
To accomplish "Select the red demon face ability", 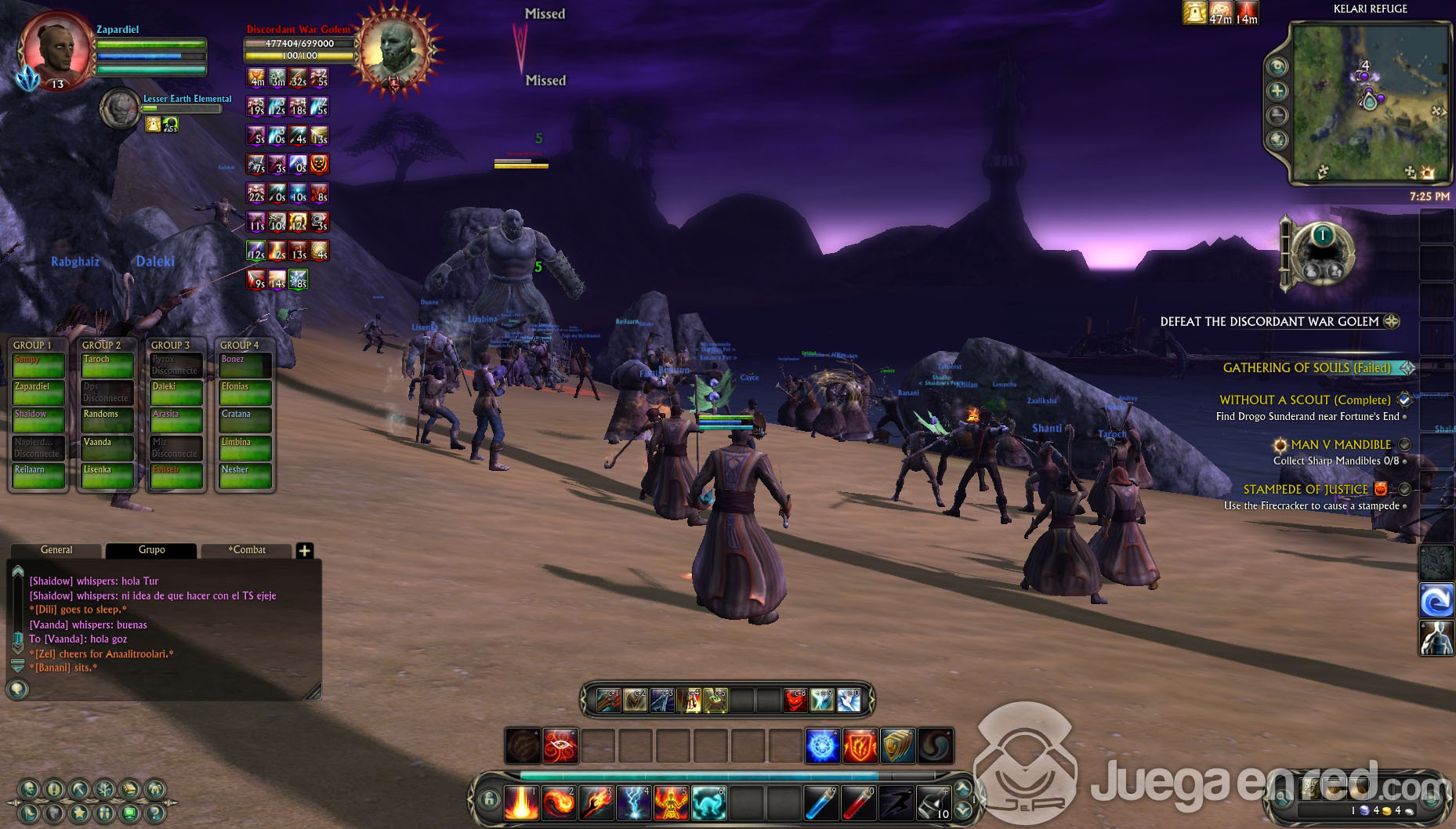I will pos(795,700).
